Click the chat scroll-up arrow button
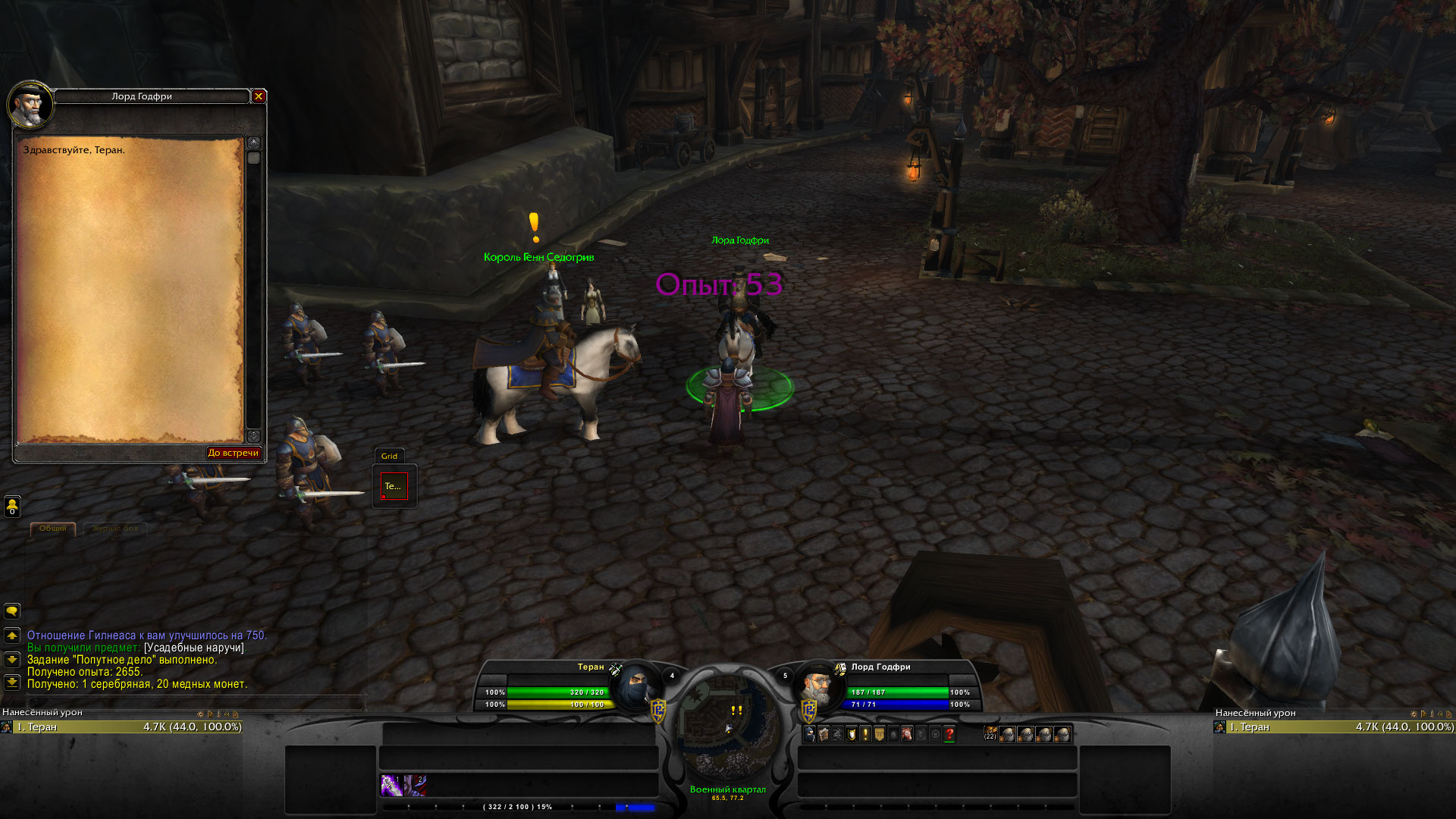The image size is (1456, 819). pyautogui.click(x=12, y=635)
